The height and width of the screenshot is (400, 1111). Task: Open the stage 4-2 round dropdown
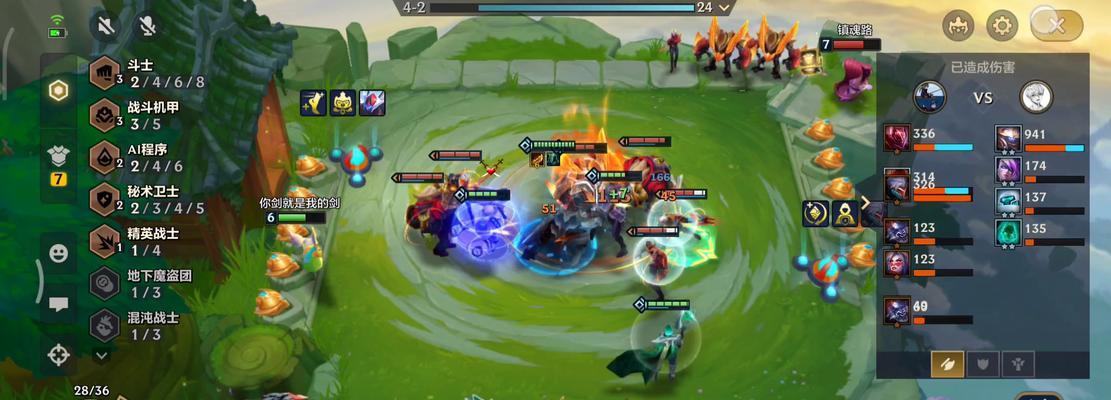click(726, 7)
